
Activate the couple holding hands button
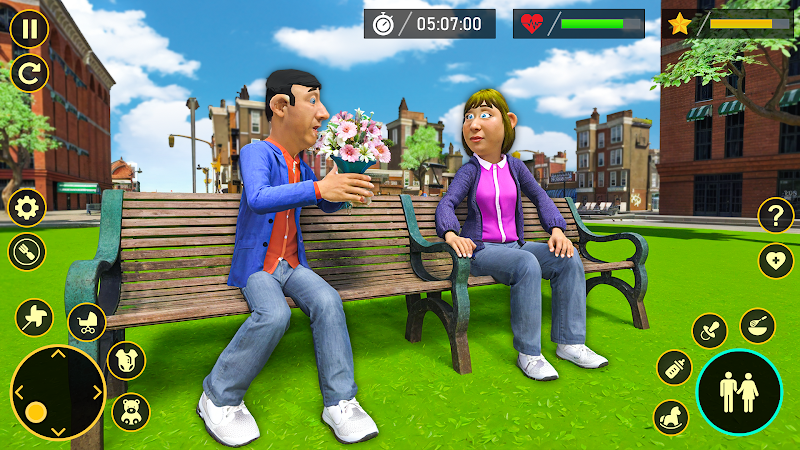click(738, 392)
